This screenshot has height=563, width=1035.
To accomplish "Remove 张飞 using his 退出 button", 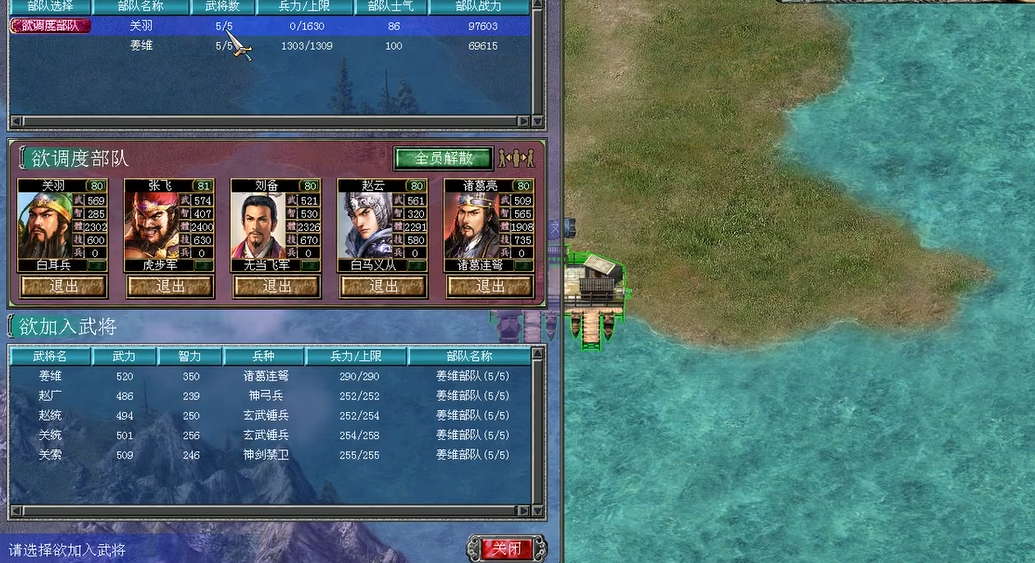I will click(170, 286).
